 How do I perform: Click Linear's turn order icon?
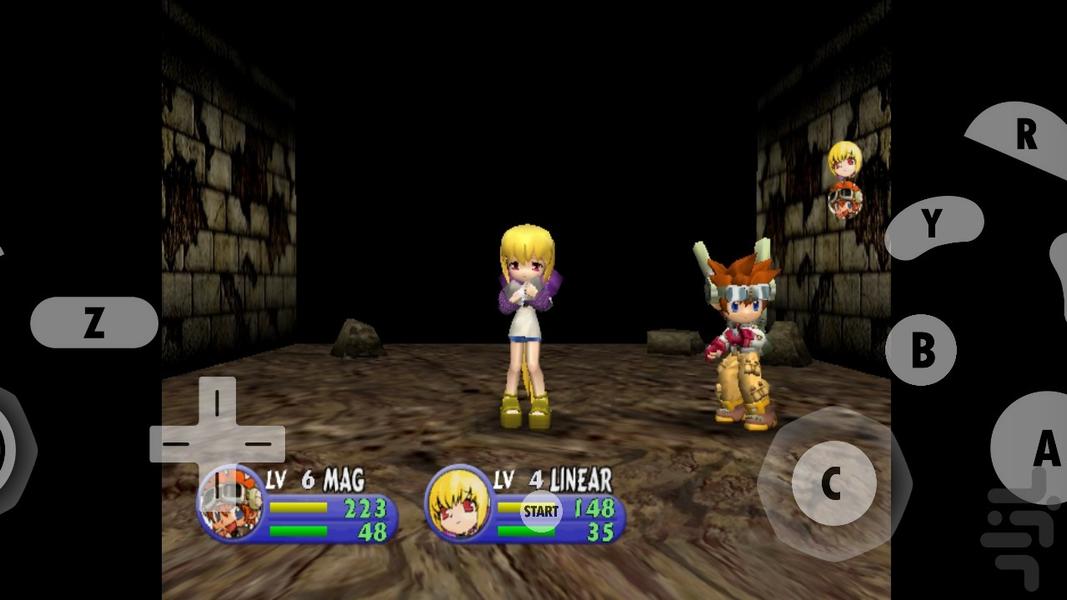[845, 160]
